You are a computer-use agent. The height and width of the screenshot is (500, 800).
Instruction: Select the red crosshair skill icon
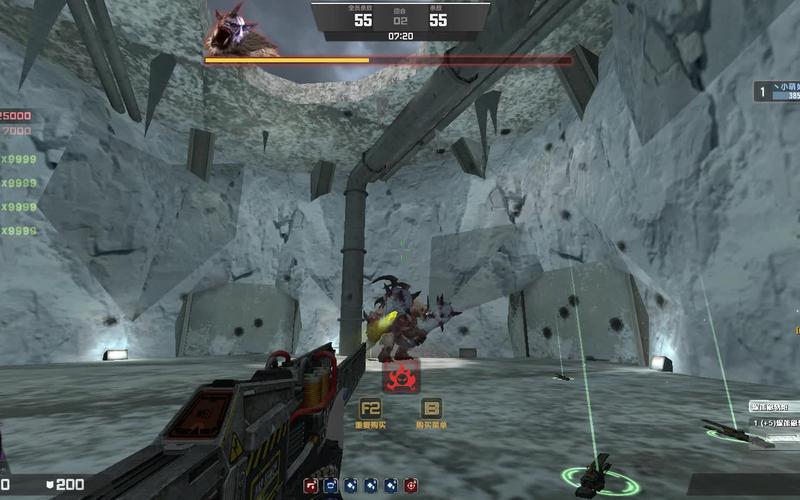click(412, 486)
